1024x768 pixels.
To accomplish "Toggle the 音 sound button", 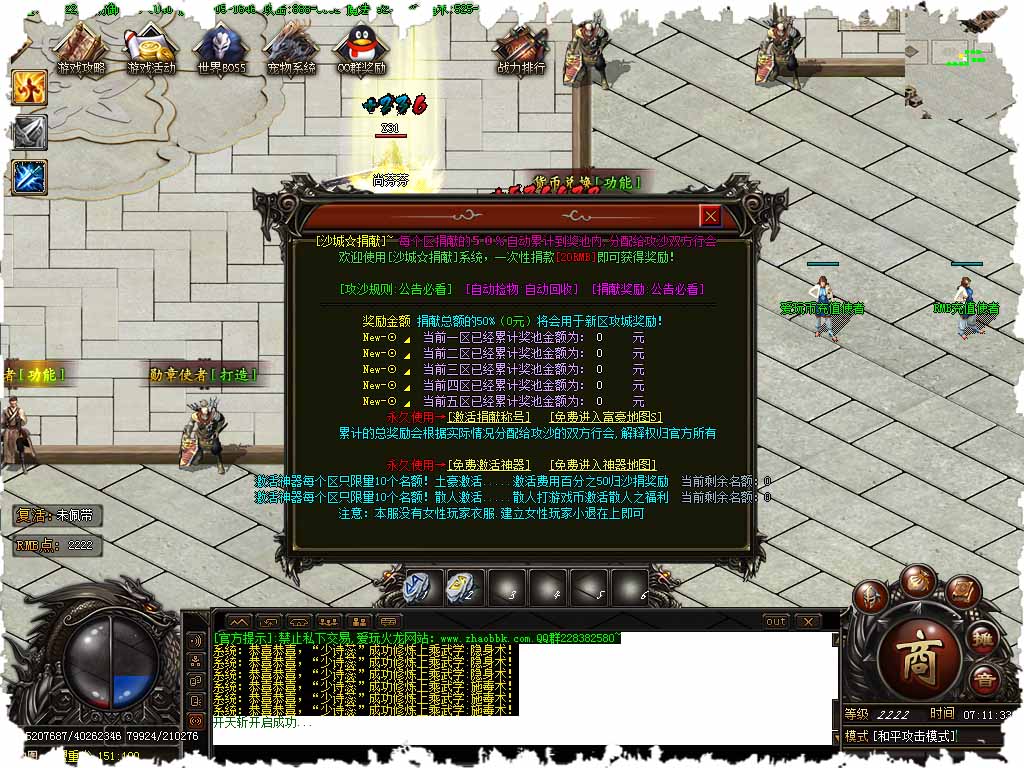I will click(982, 680).
